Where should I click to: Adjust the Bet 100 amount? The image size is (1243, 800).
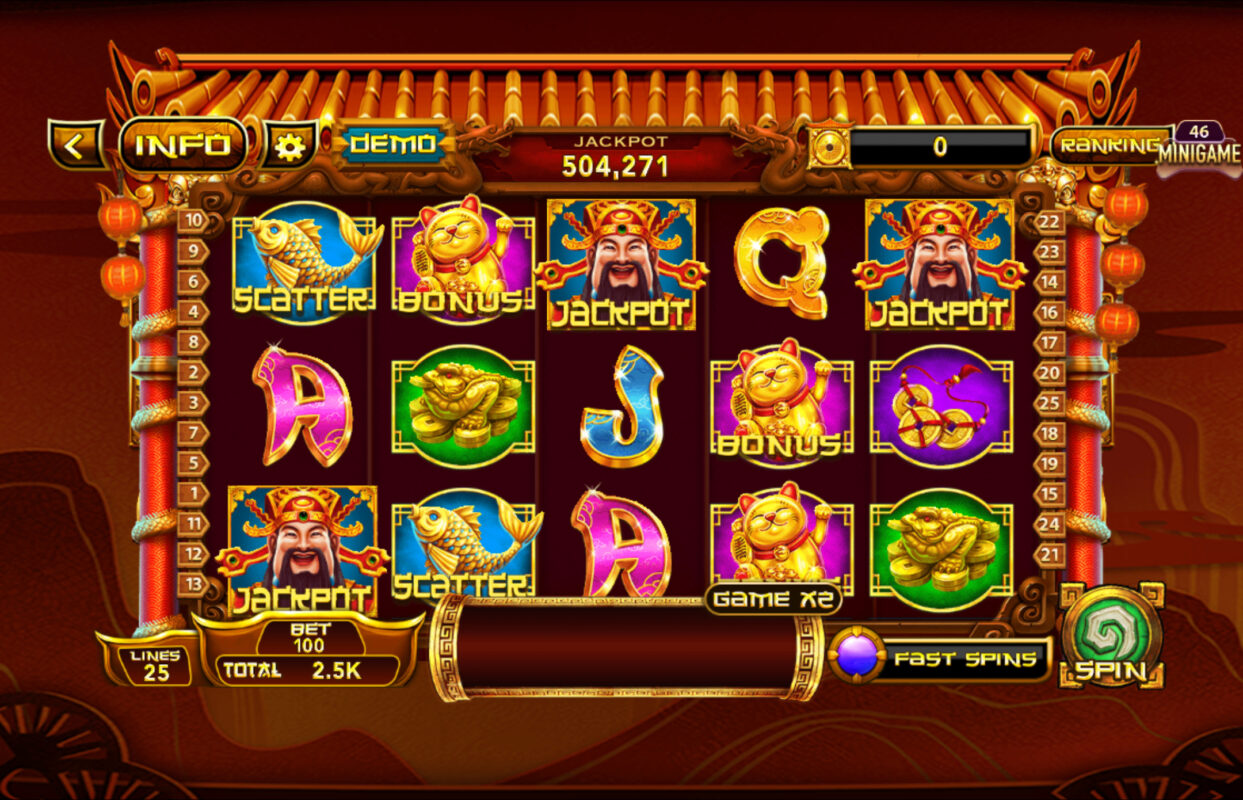(x=309, y=638)
